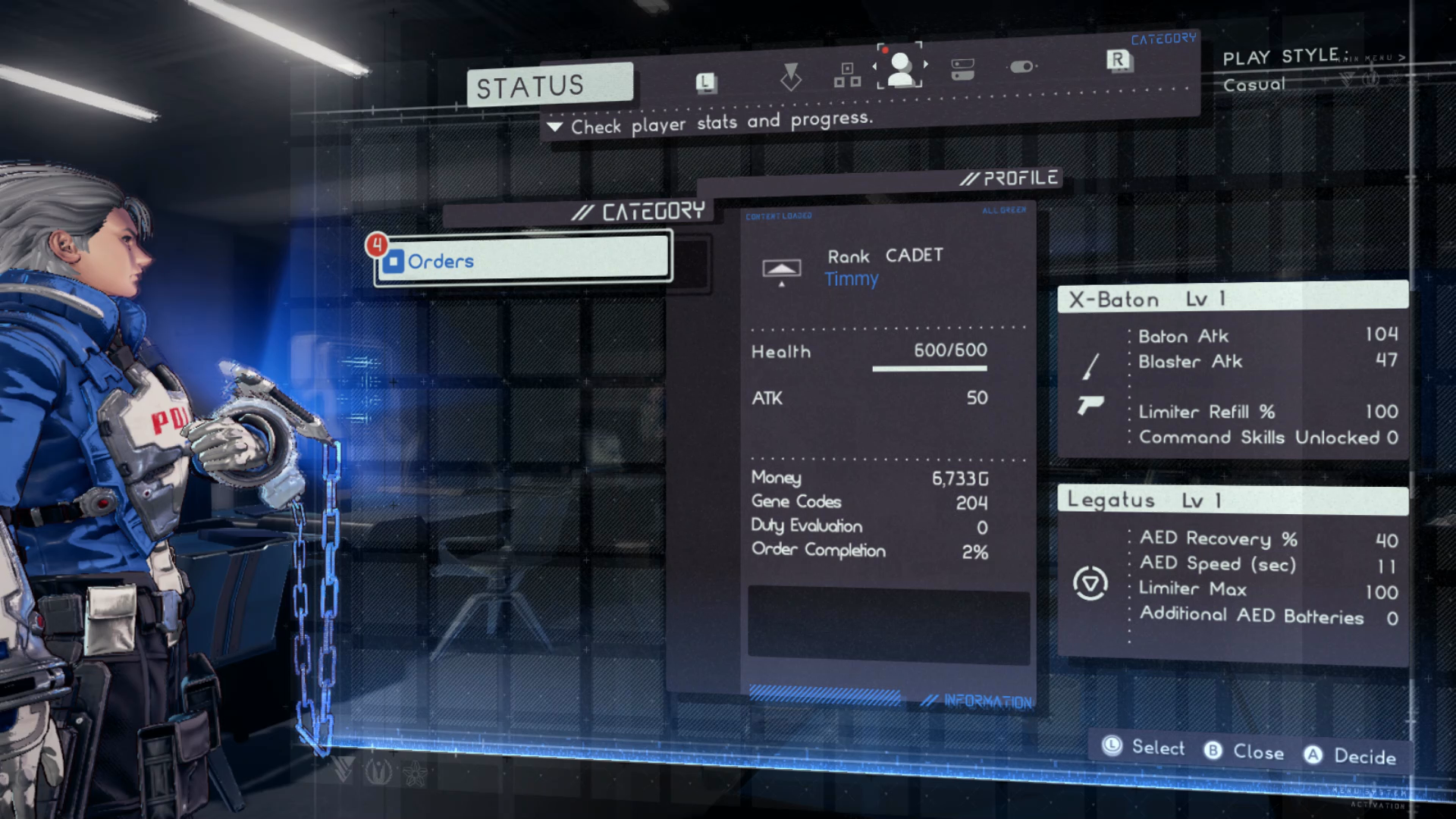Open the three-squares tab in the category bar
This screenshot has height=819, width=1456.
(x=847, y=74)
